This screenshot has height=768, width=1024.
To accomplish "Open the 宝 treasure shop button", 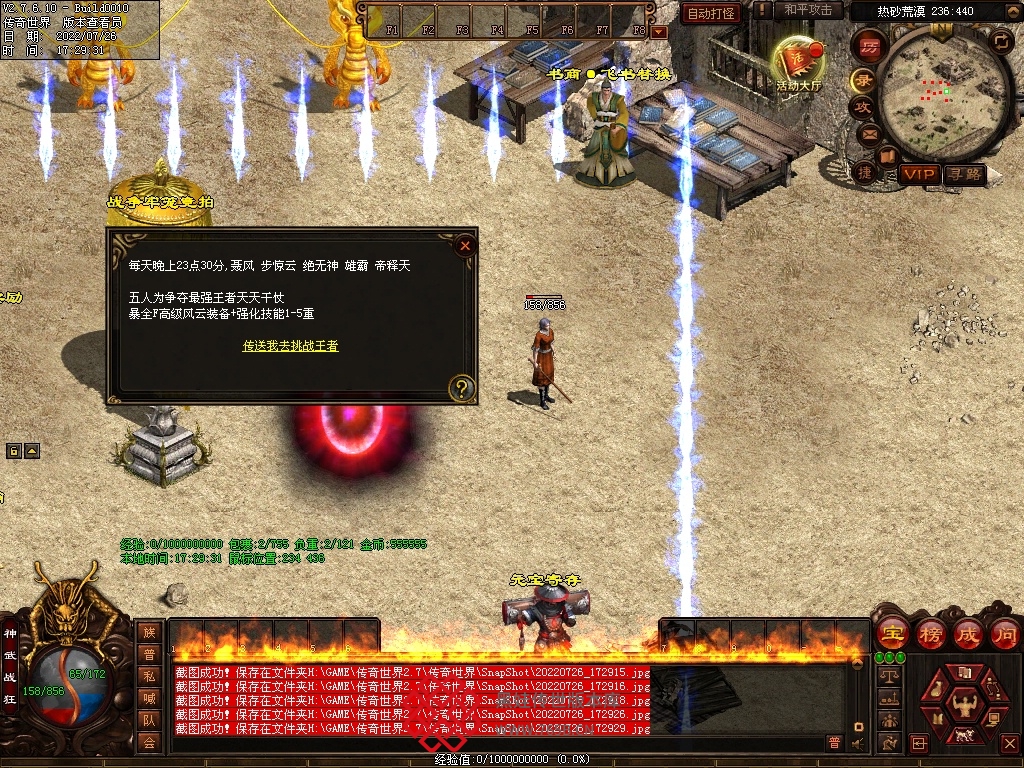I will [890, 634].
